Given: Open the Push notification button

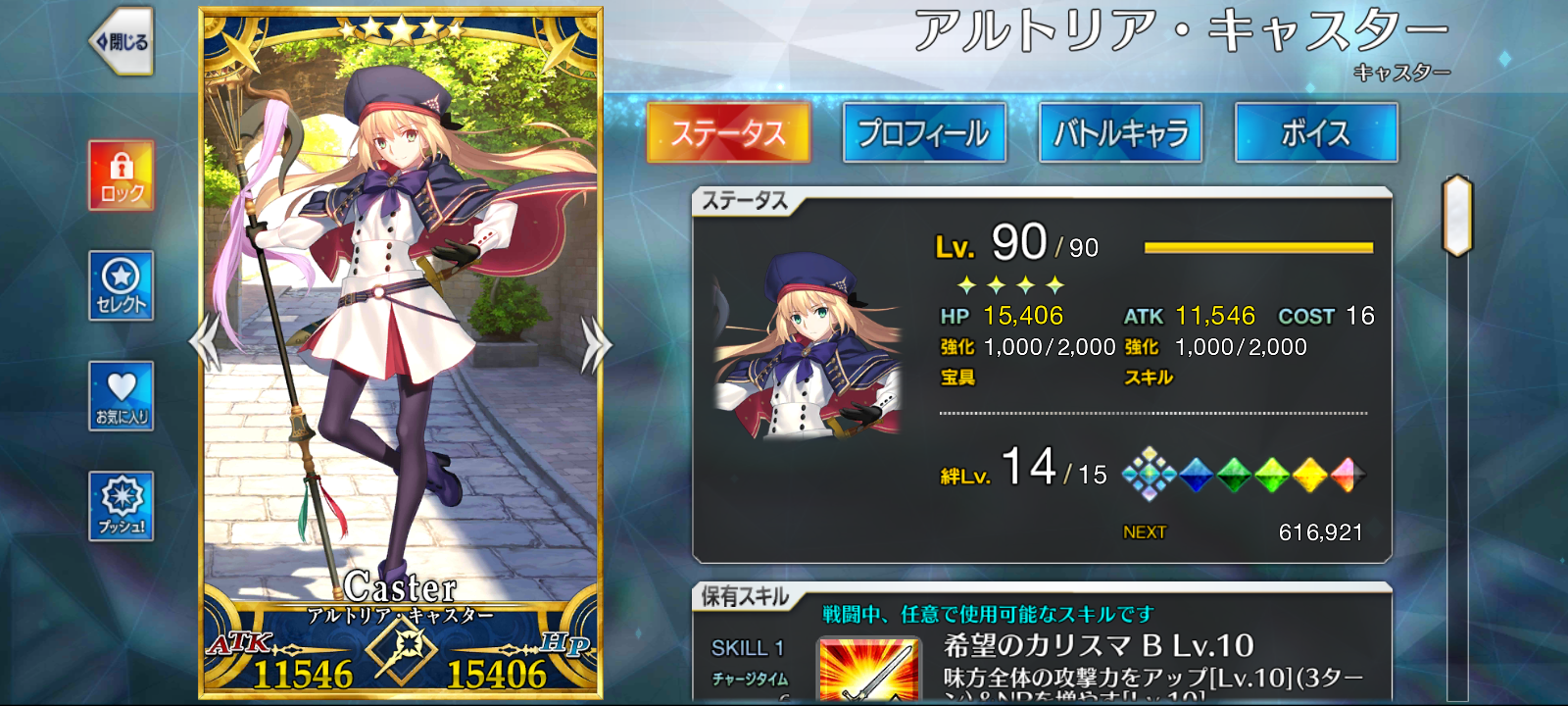Looking at the screenshot, I should [x=122, y=505].
